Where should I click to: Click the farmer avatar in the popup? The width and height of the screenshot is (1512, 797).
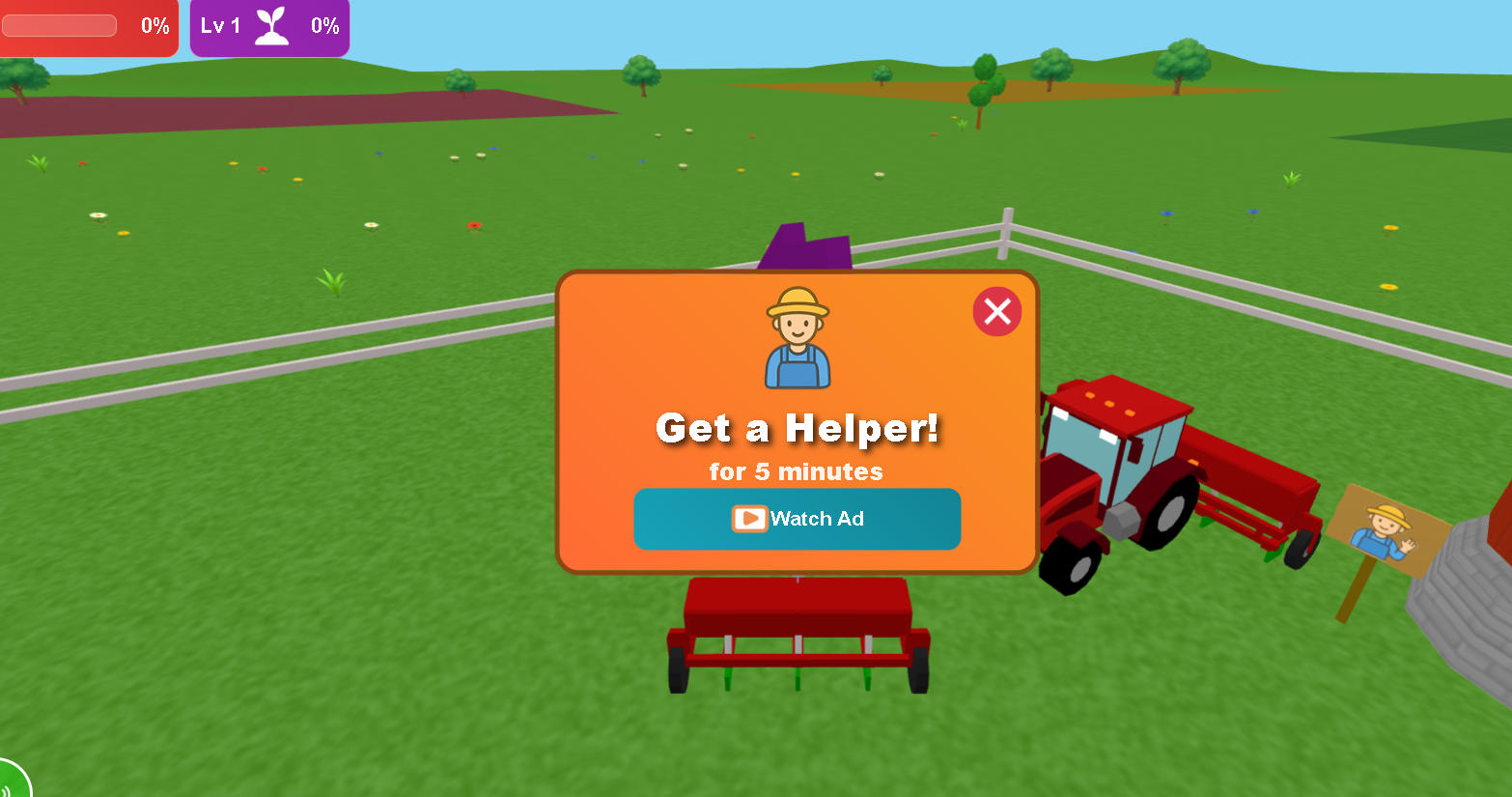click(x=797, y=333)
